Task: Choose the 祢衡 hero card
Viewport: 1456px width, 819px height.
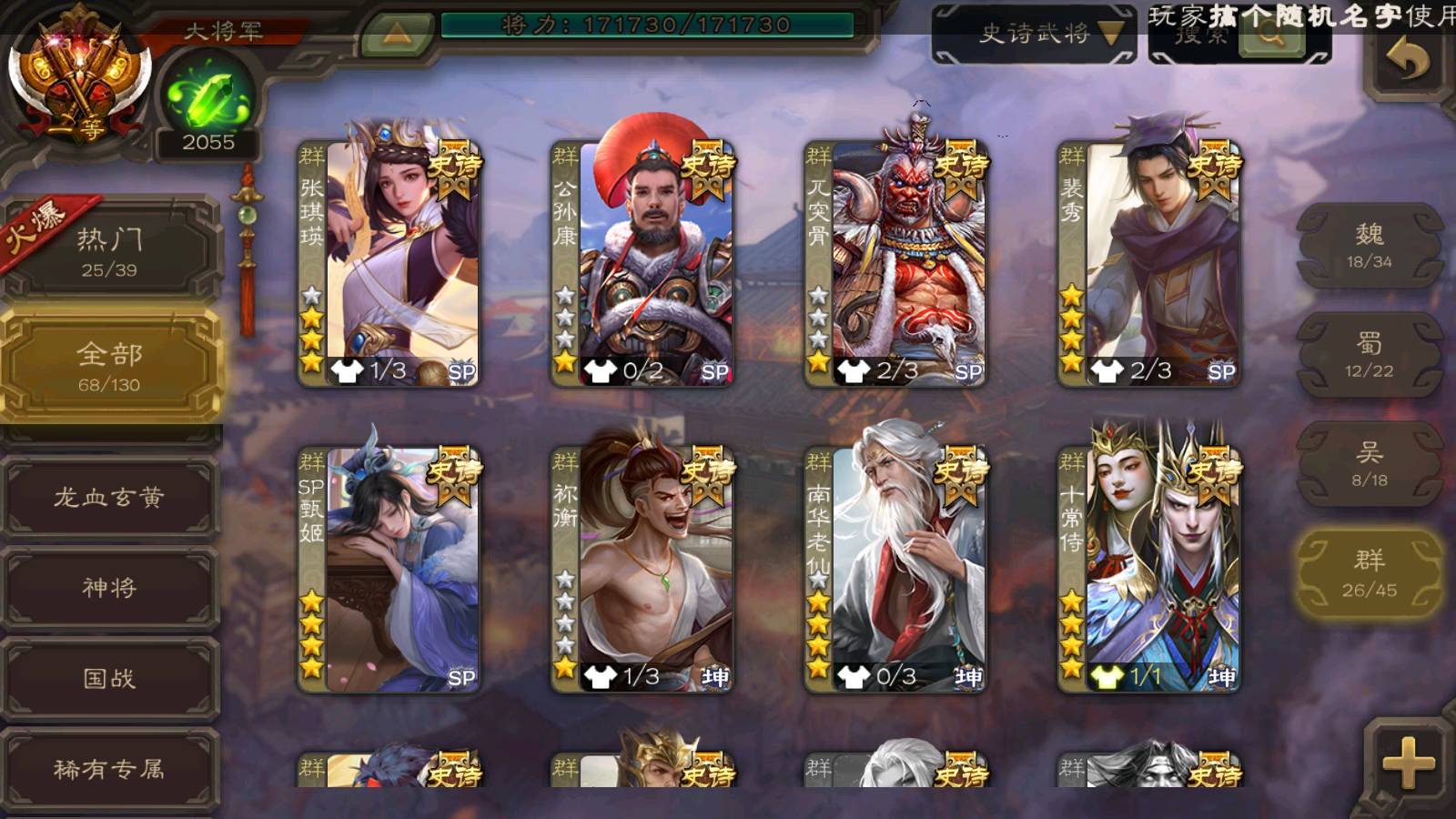Action: pos(642,568)
